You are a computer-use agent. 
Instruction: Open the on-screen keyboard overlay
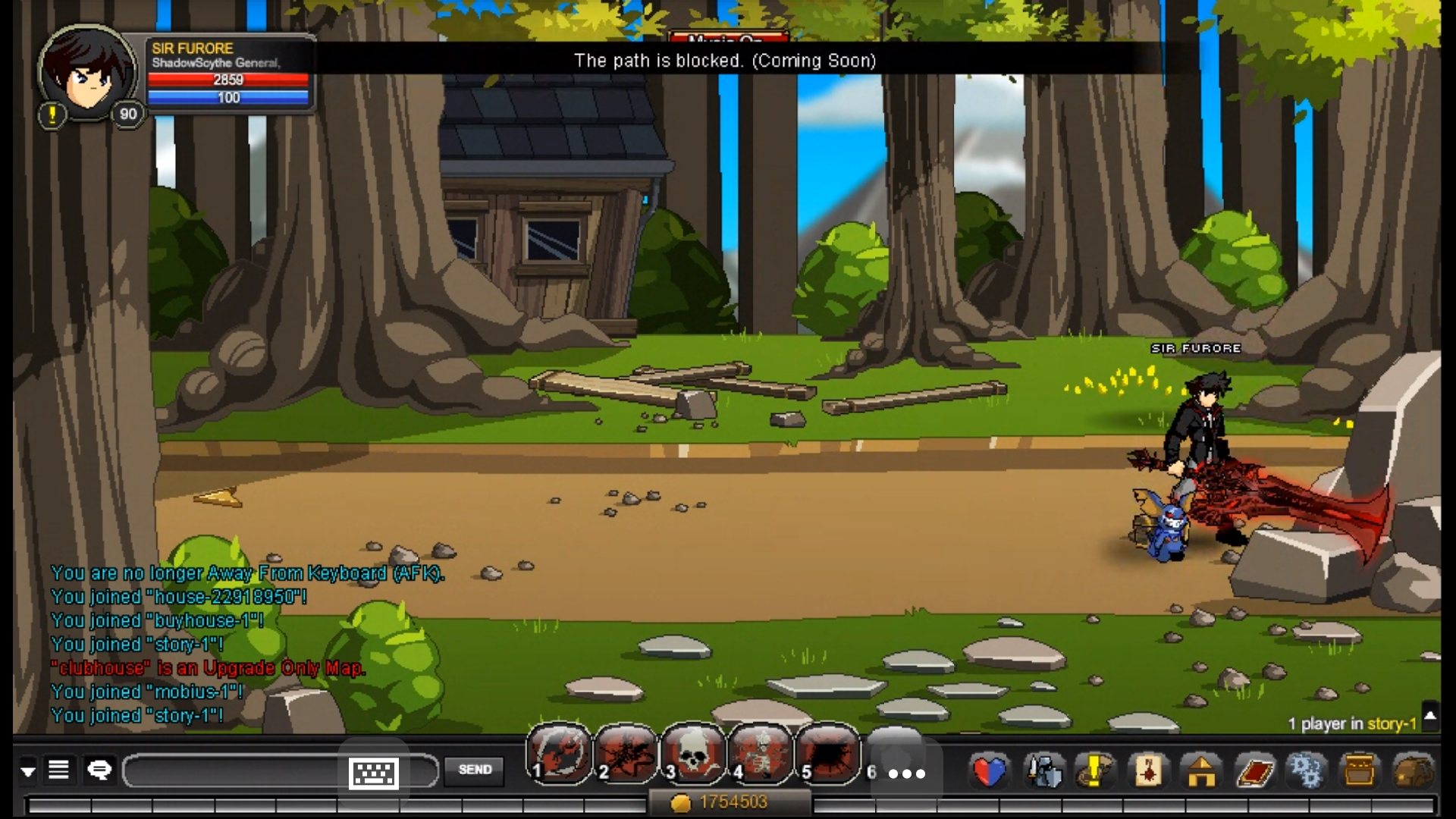pyautogui.click(x=373, y=773)
